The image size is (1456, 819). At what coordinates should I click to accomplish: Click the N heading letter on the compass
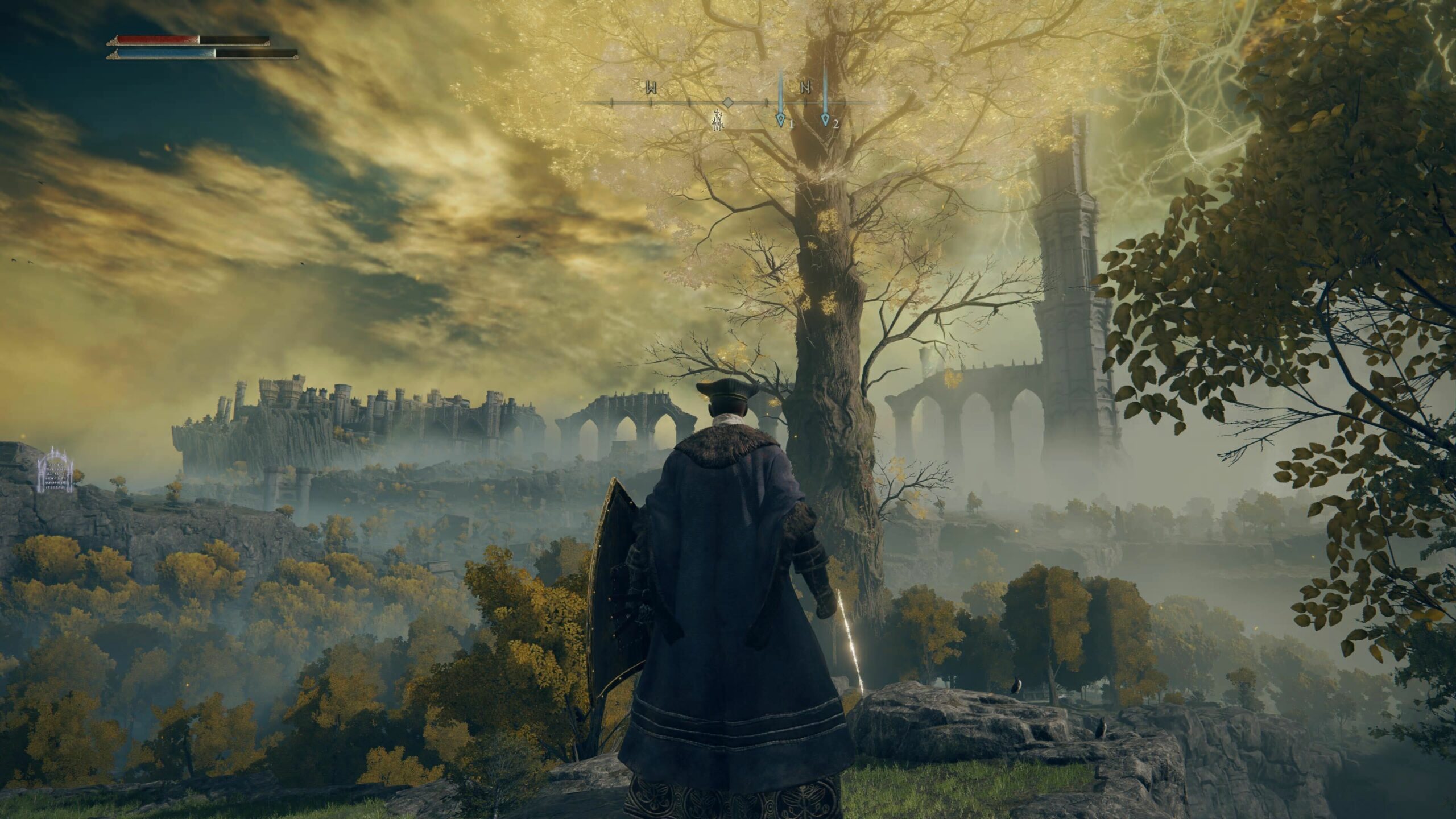[x=805, y=88]
